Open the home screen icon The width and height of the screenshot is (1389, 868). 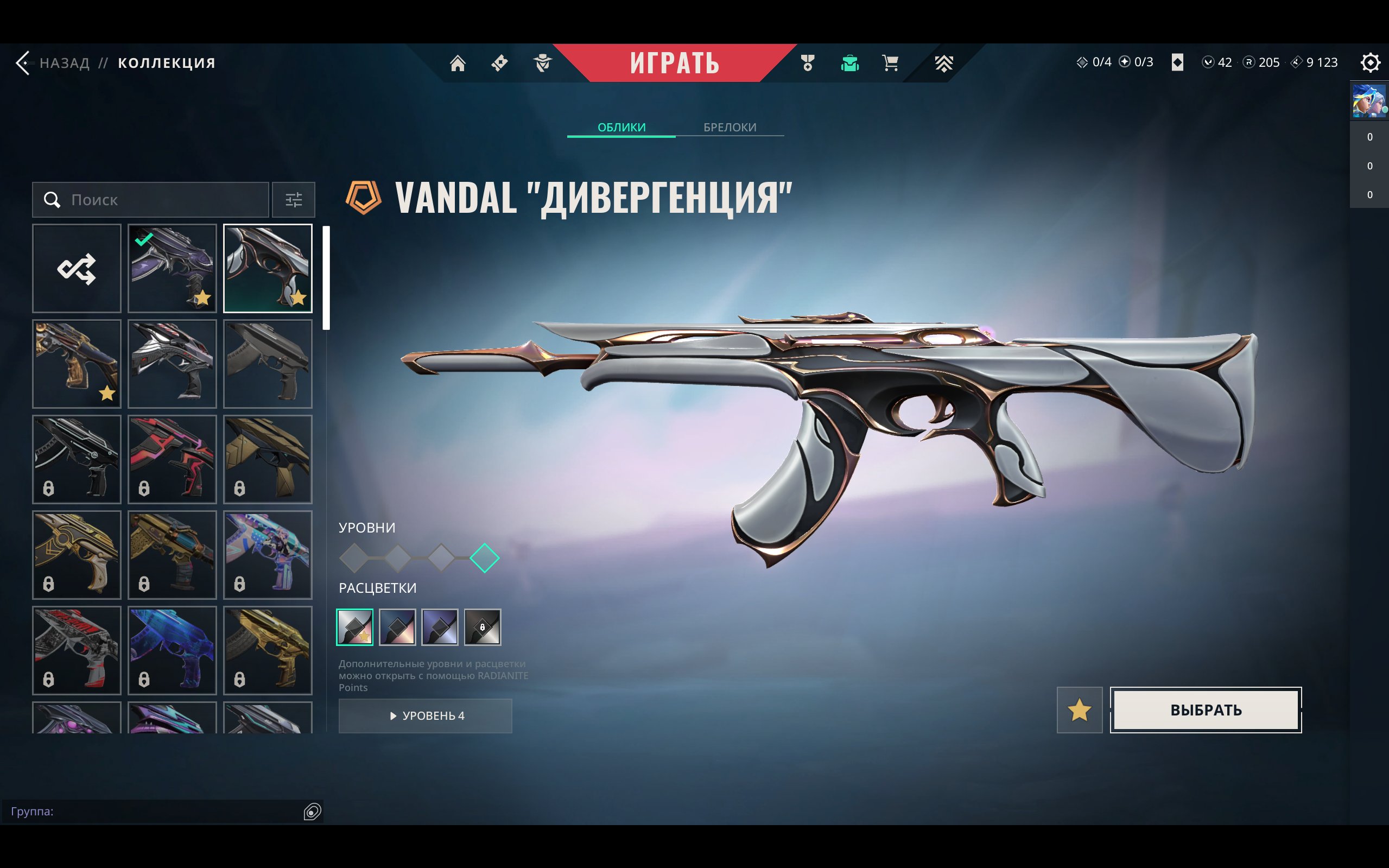tap(458, 62)
